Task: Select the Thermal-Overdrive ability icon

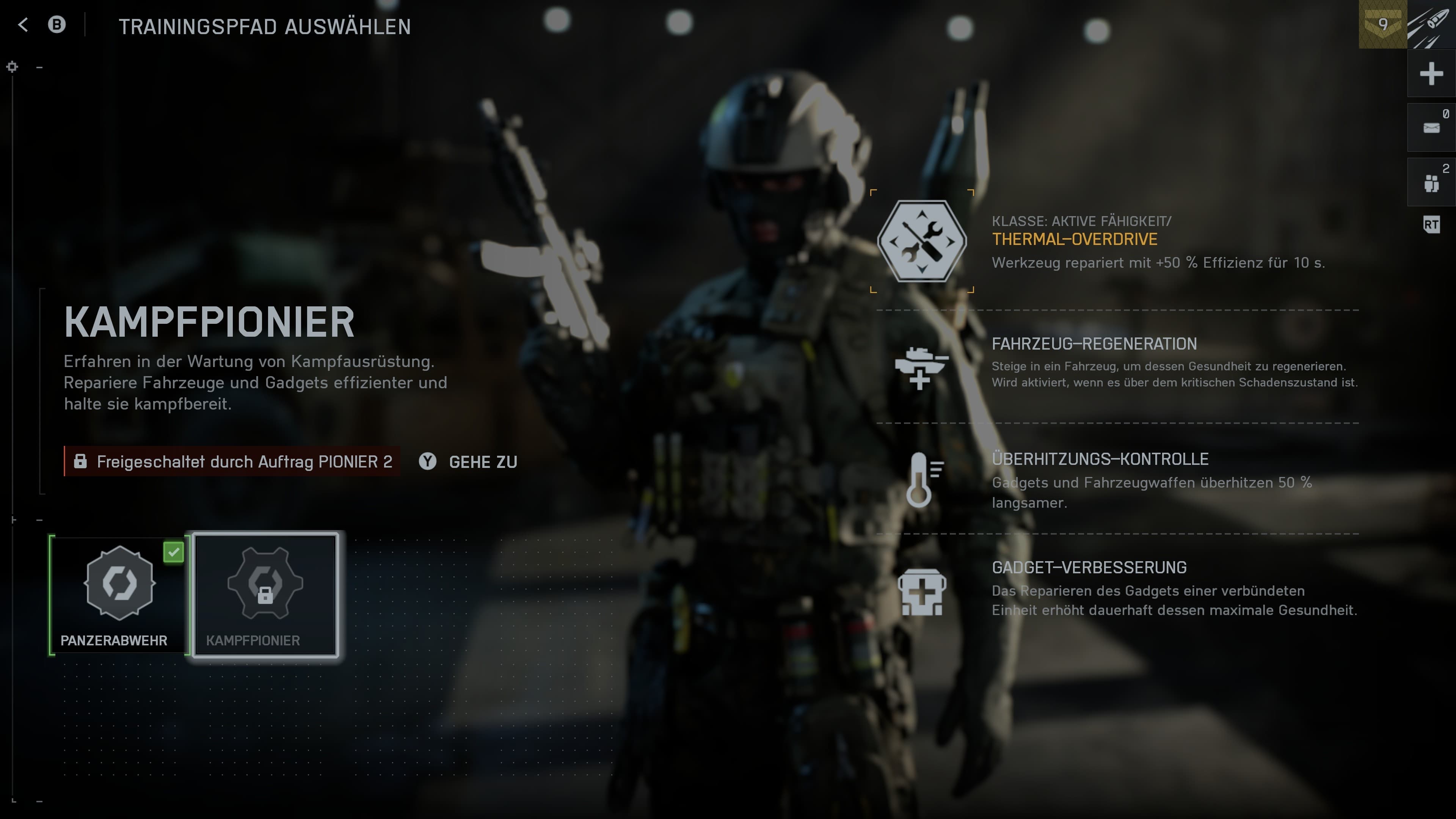Action: point(922,242)
